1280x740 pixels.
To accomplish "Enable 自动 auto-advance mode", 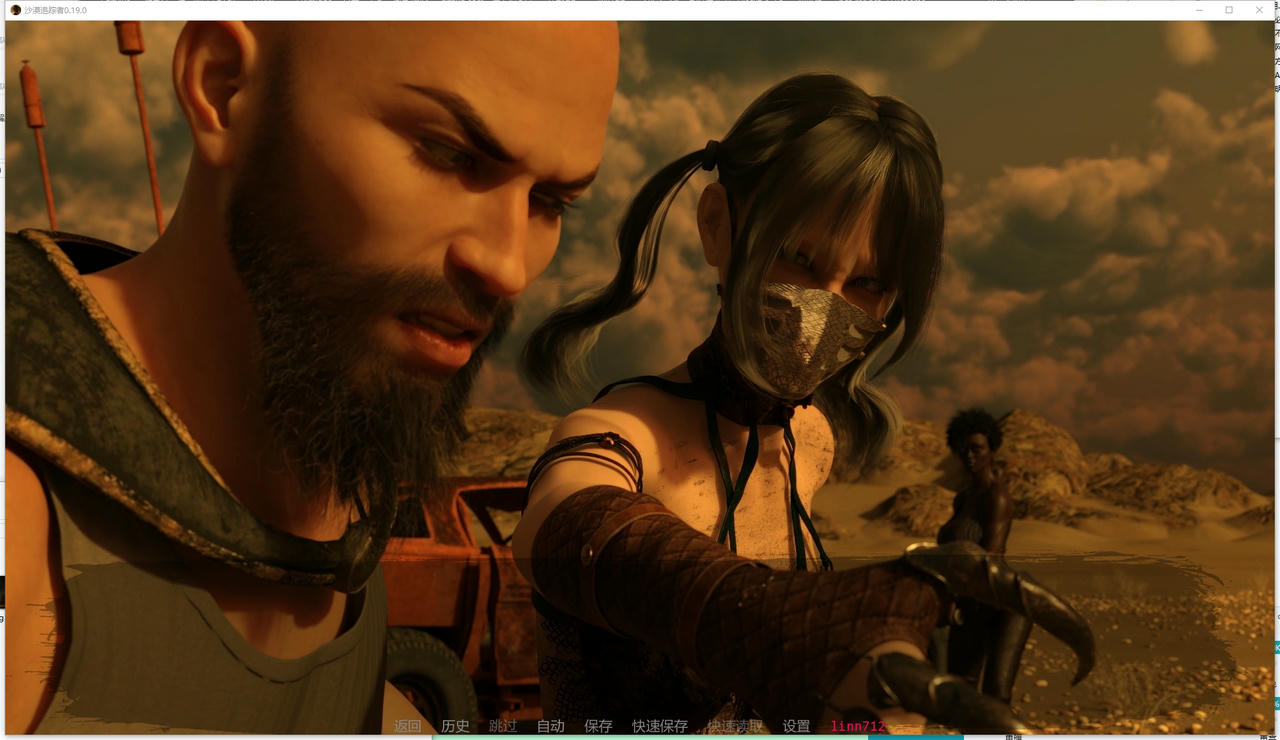I will click(550, 726).
